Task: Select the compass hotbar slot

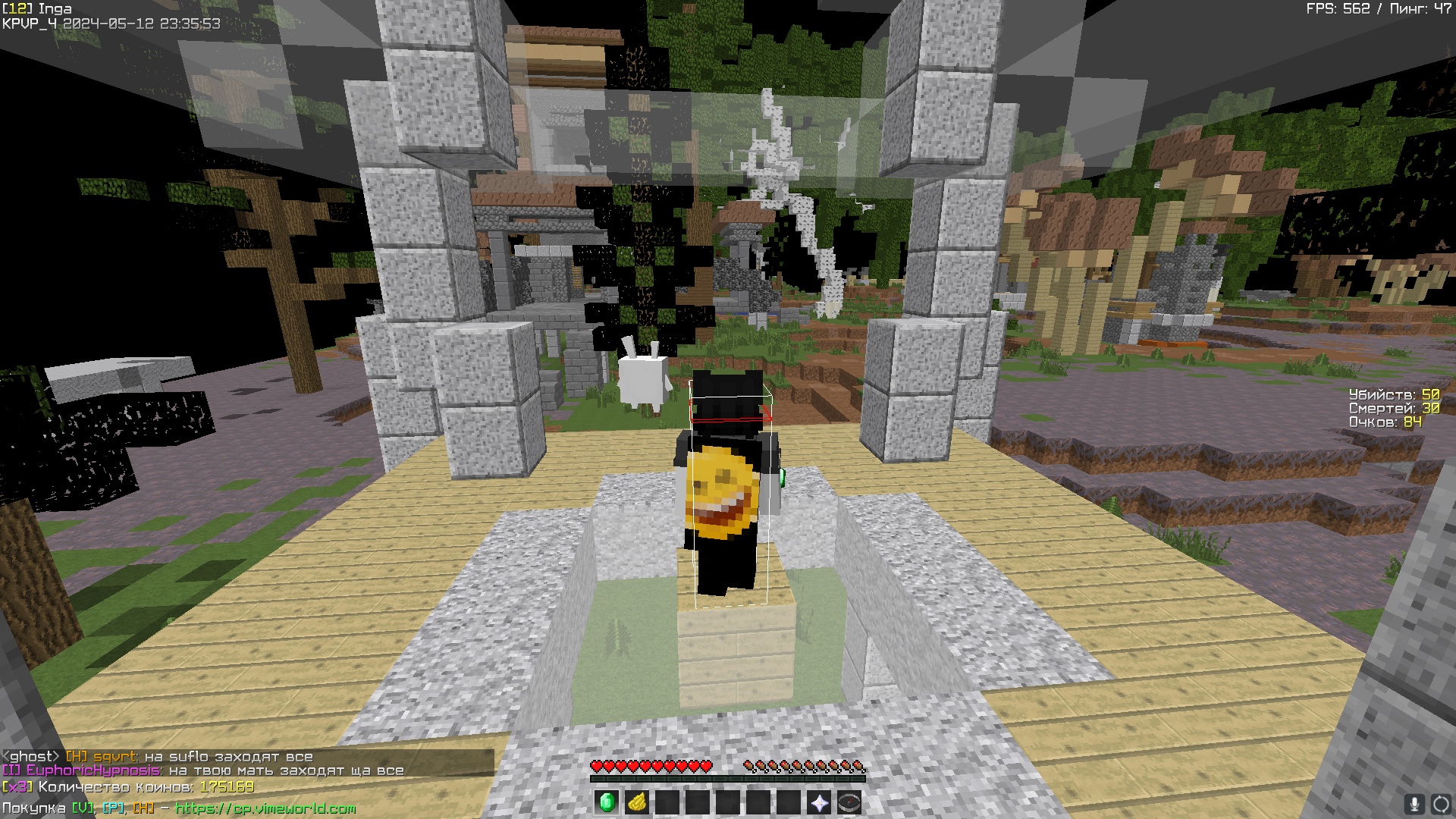Action: 849,802
